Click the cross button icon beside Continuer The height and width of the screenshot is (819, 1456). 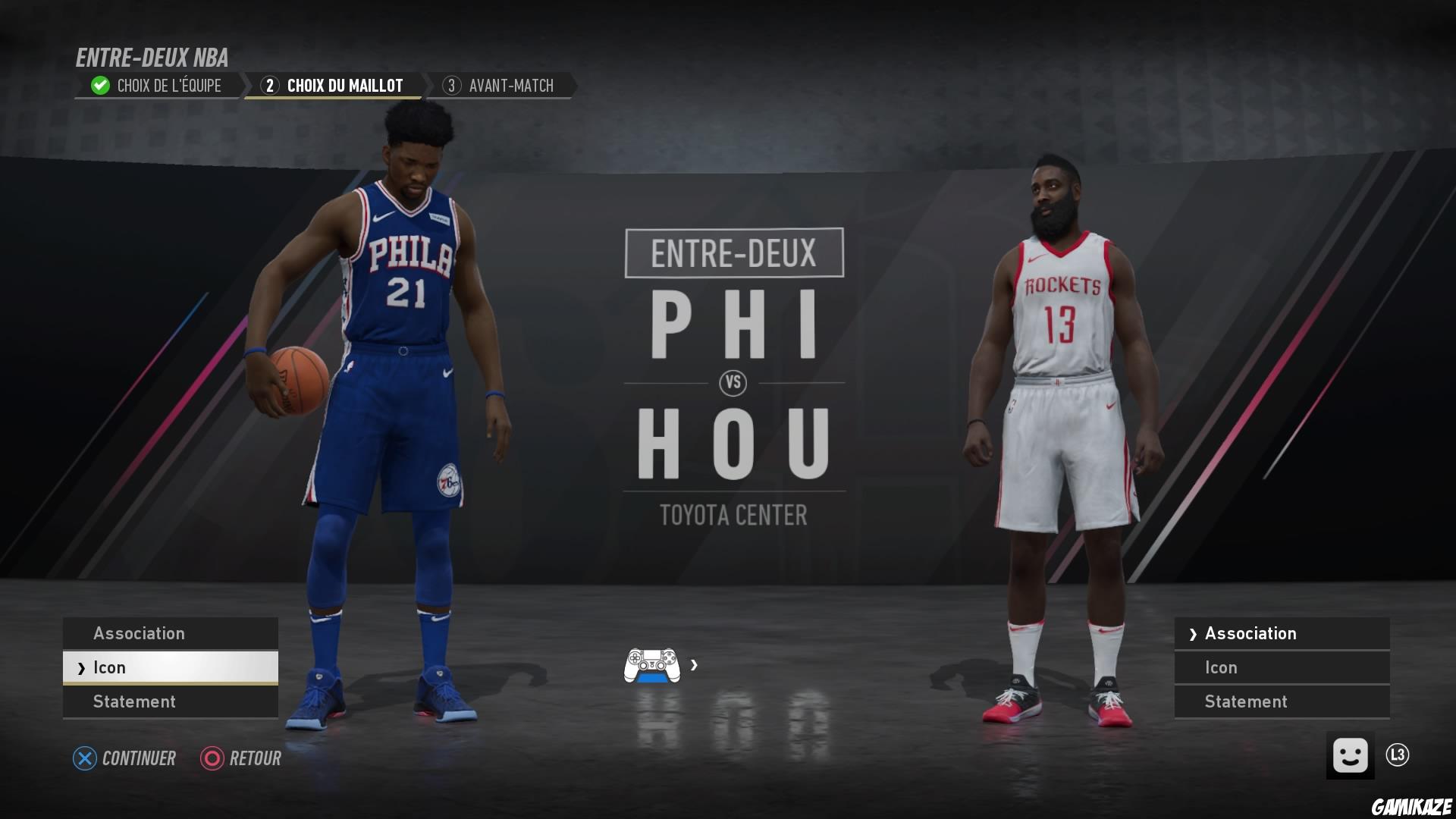point(83,758)
